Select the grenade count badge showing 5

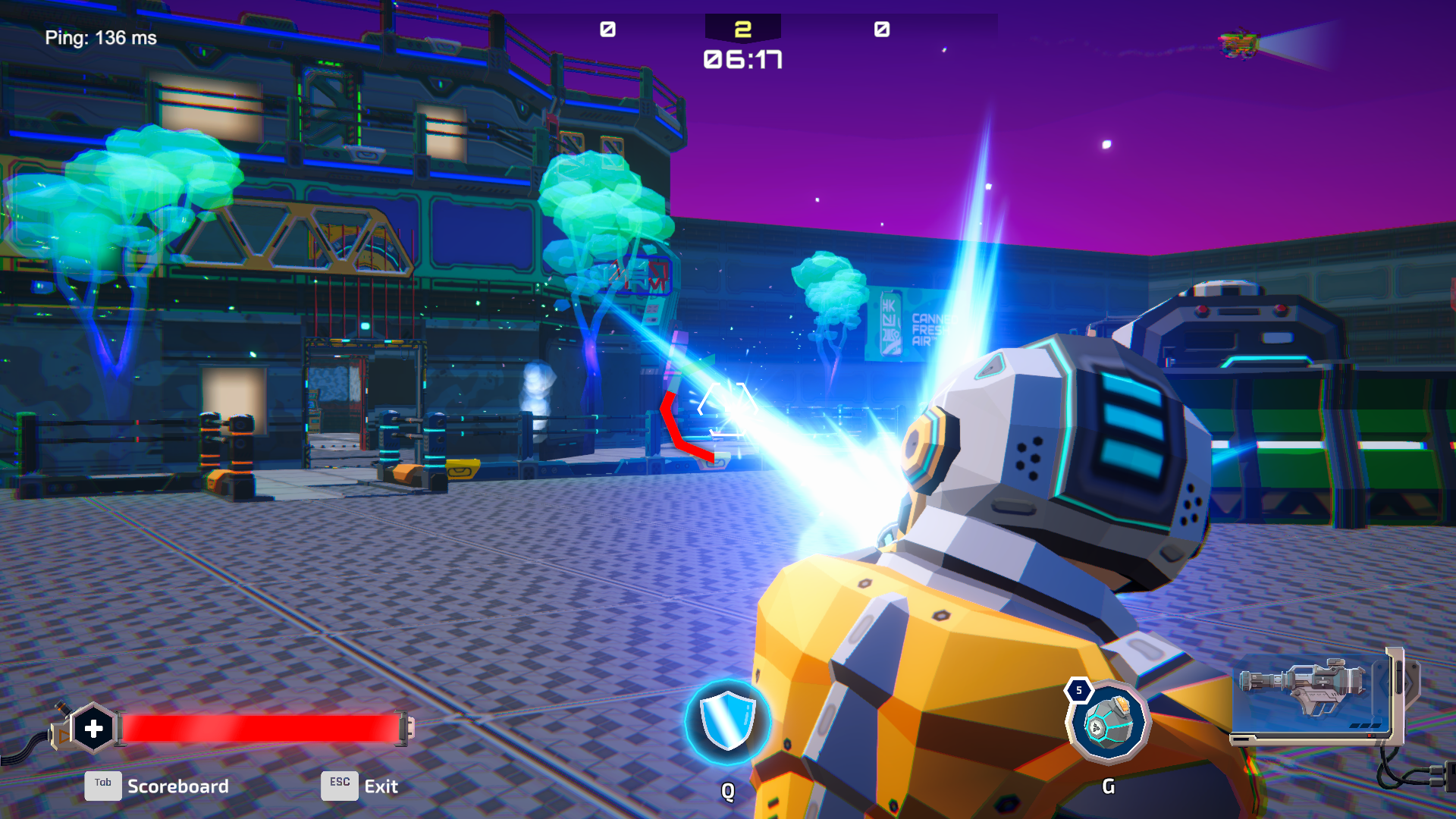click(1080, 691)
